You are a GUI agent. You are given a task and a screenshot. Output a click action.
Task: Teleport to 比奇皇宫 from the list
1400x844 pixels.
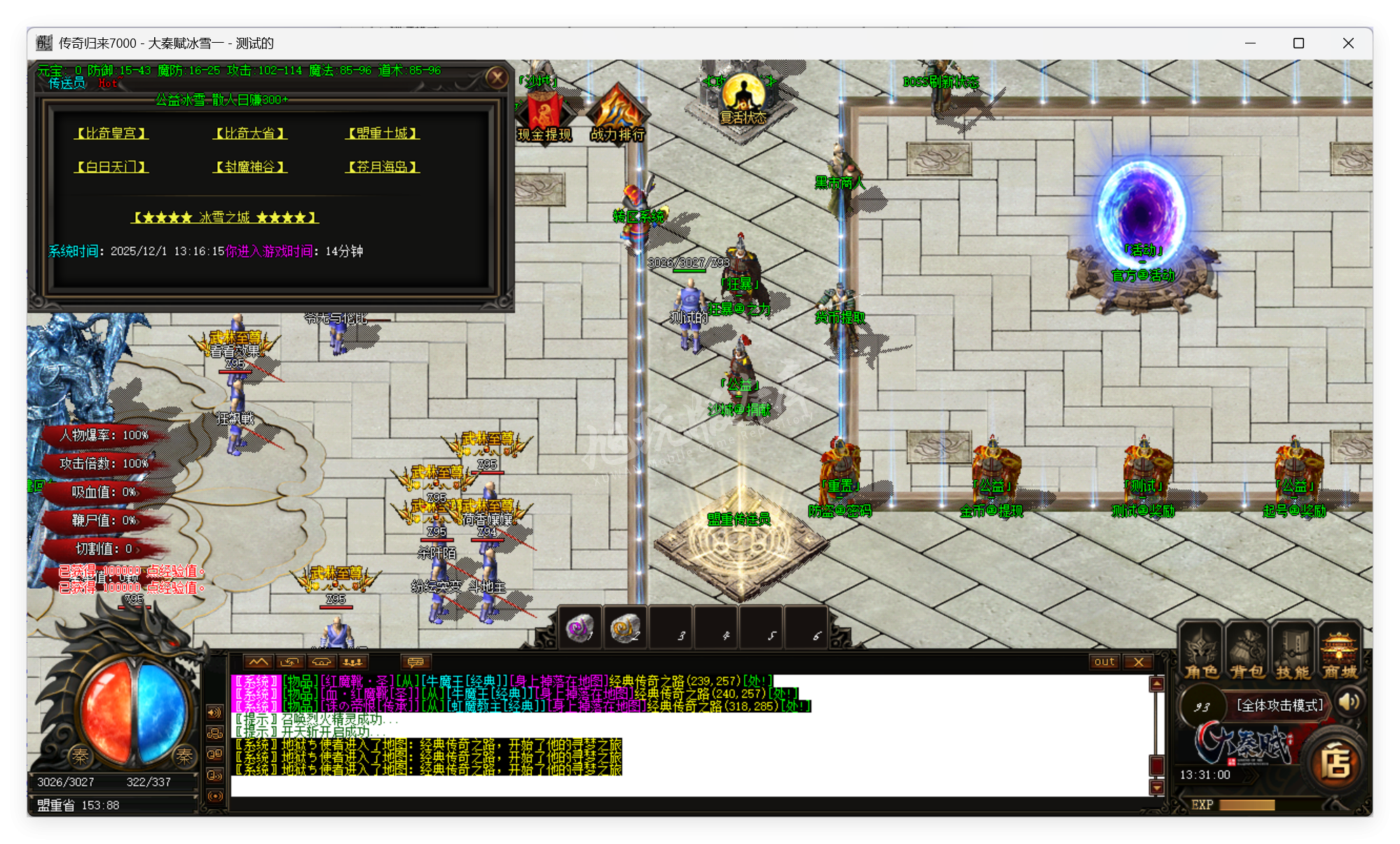(111, 133)
